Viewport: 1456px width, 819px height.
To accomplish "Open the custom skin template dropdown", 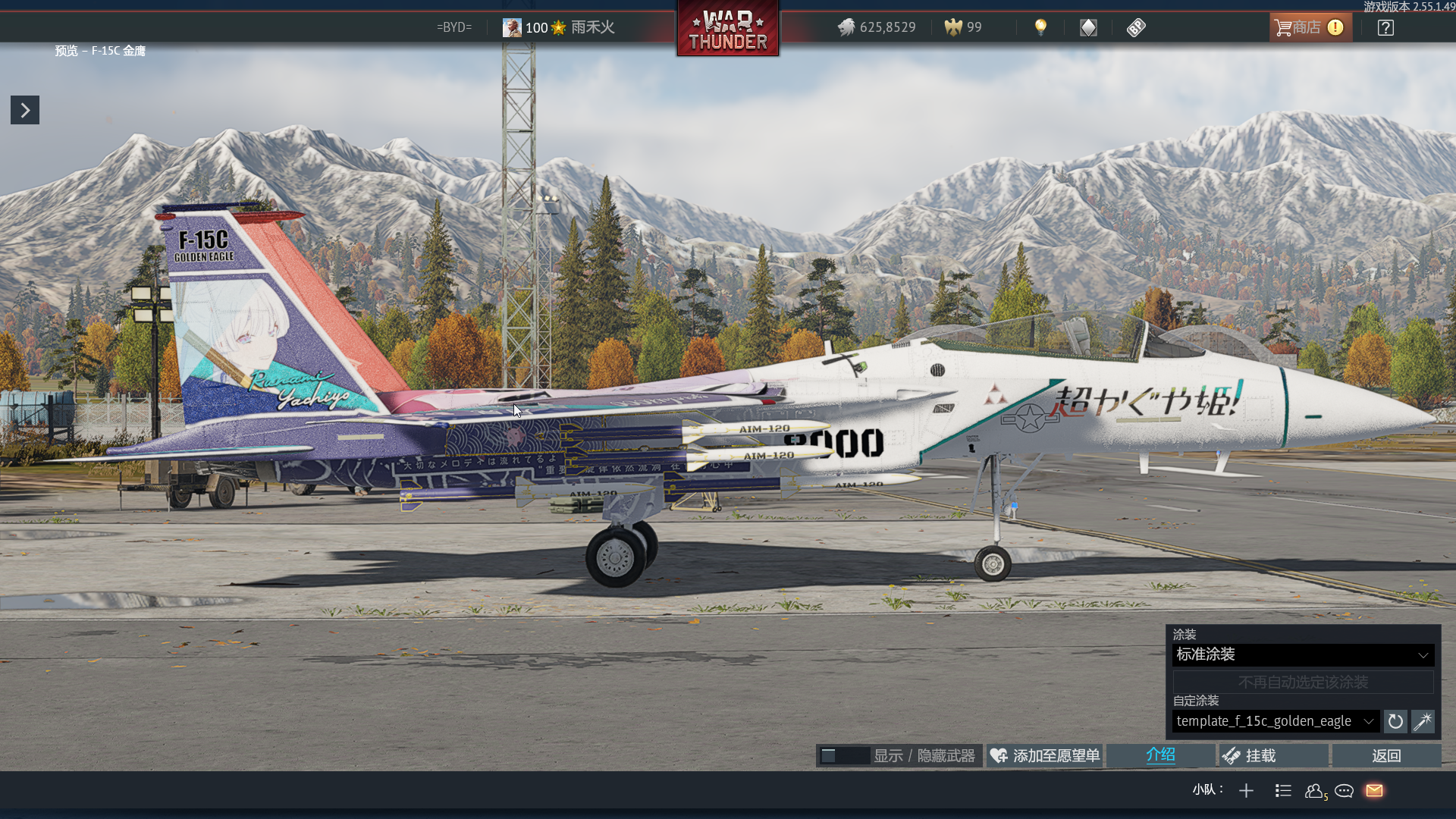I will coord(1276,721).
